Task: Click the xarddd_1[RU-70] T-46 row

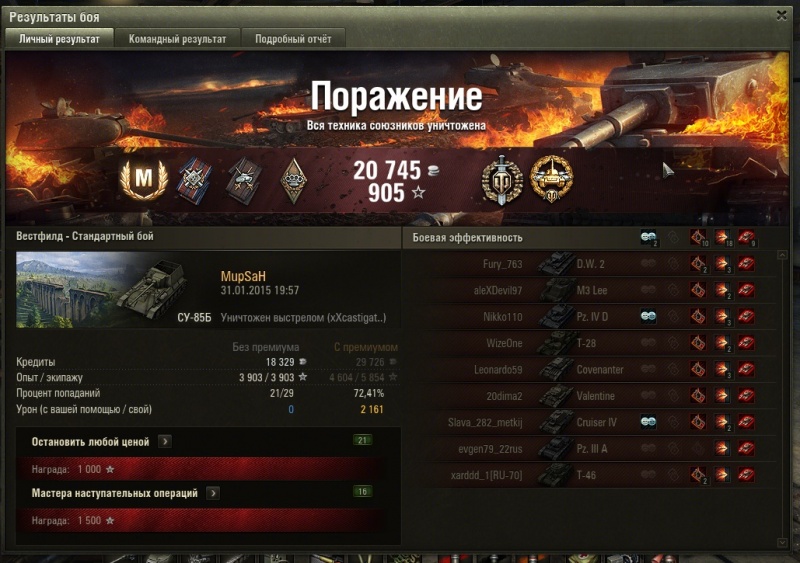Action: 588,475
